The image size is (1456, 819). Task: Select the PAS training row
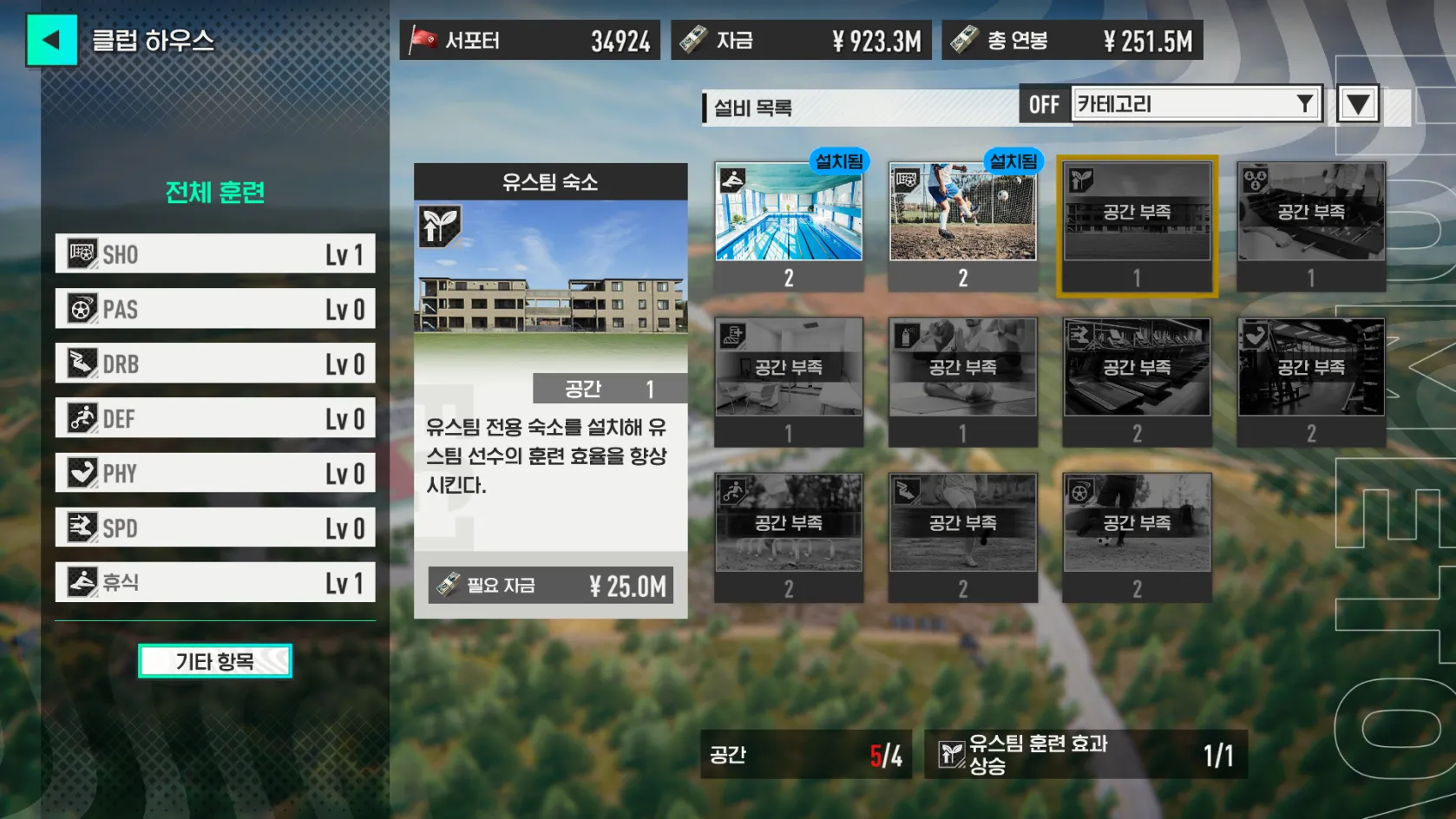coord(215,309)
